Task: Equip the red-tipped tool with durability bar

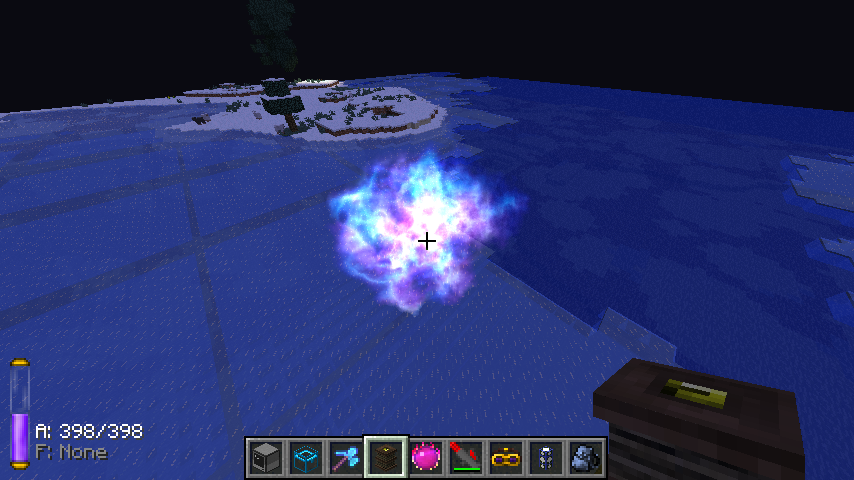Action: coord(465,458)
